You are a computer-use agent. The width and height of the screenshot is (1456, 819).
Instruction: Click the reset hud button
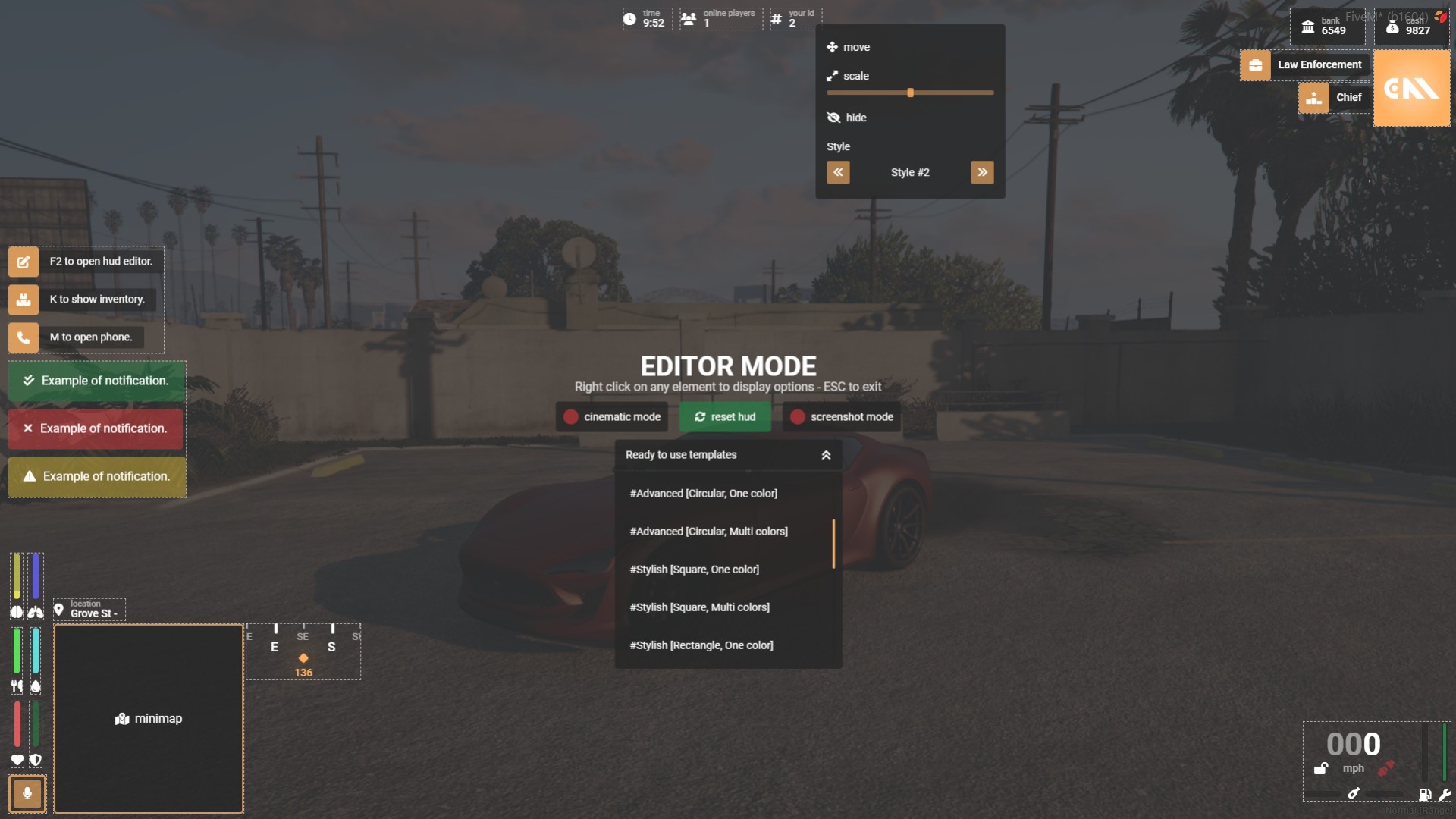coord(725,417)
